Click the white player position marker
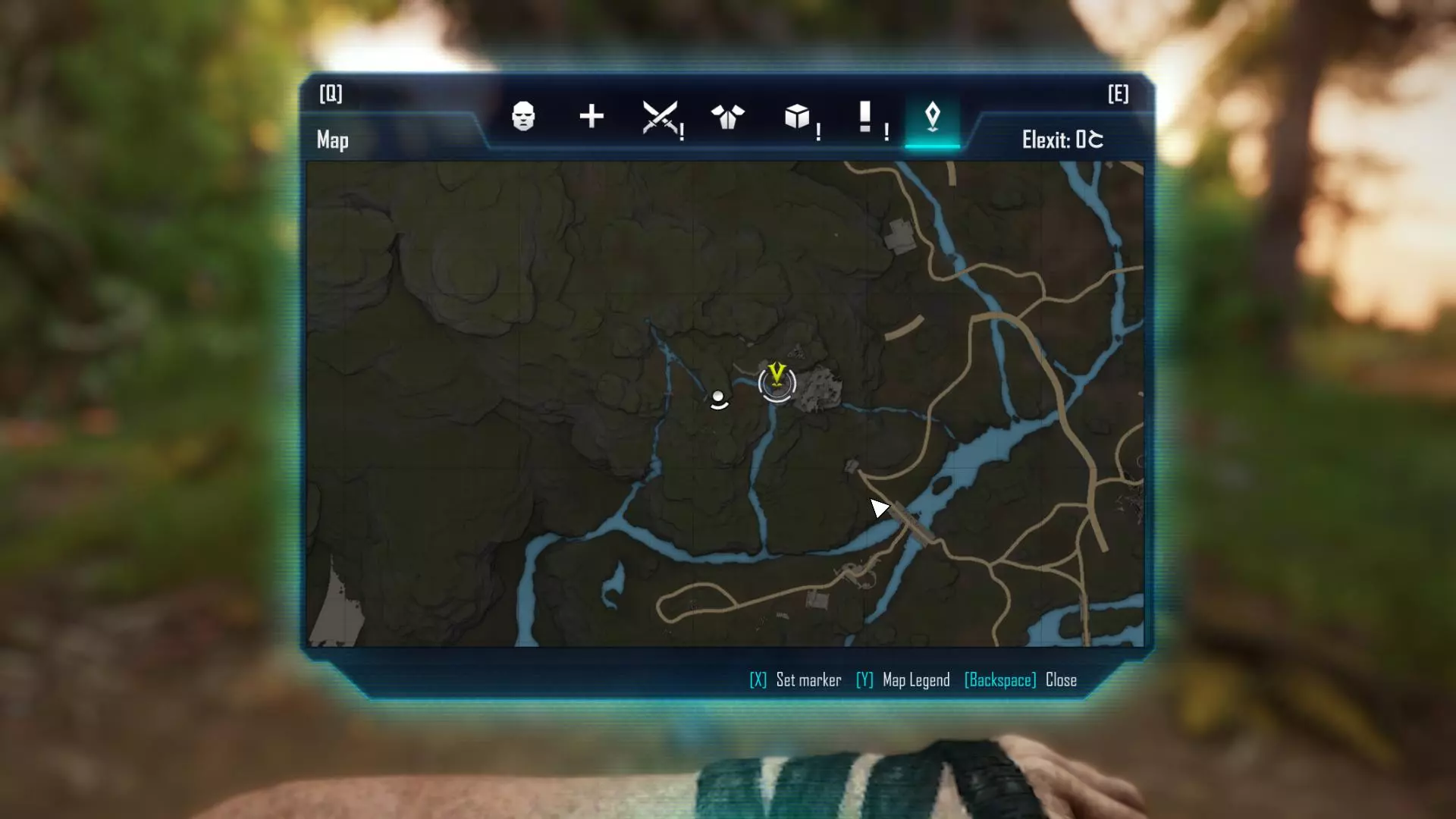 pos(718,398)
